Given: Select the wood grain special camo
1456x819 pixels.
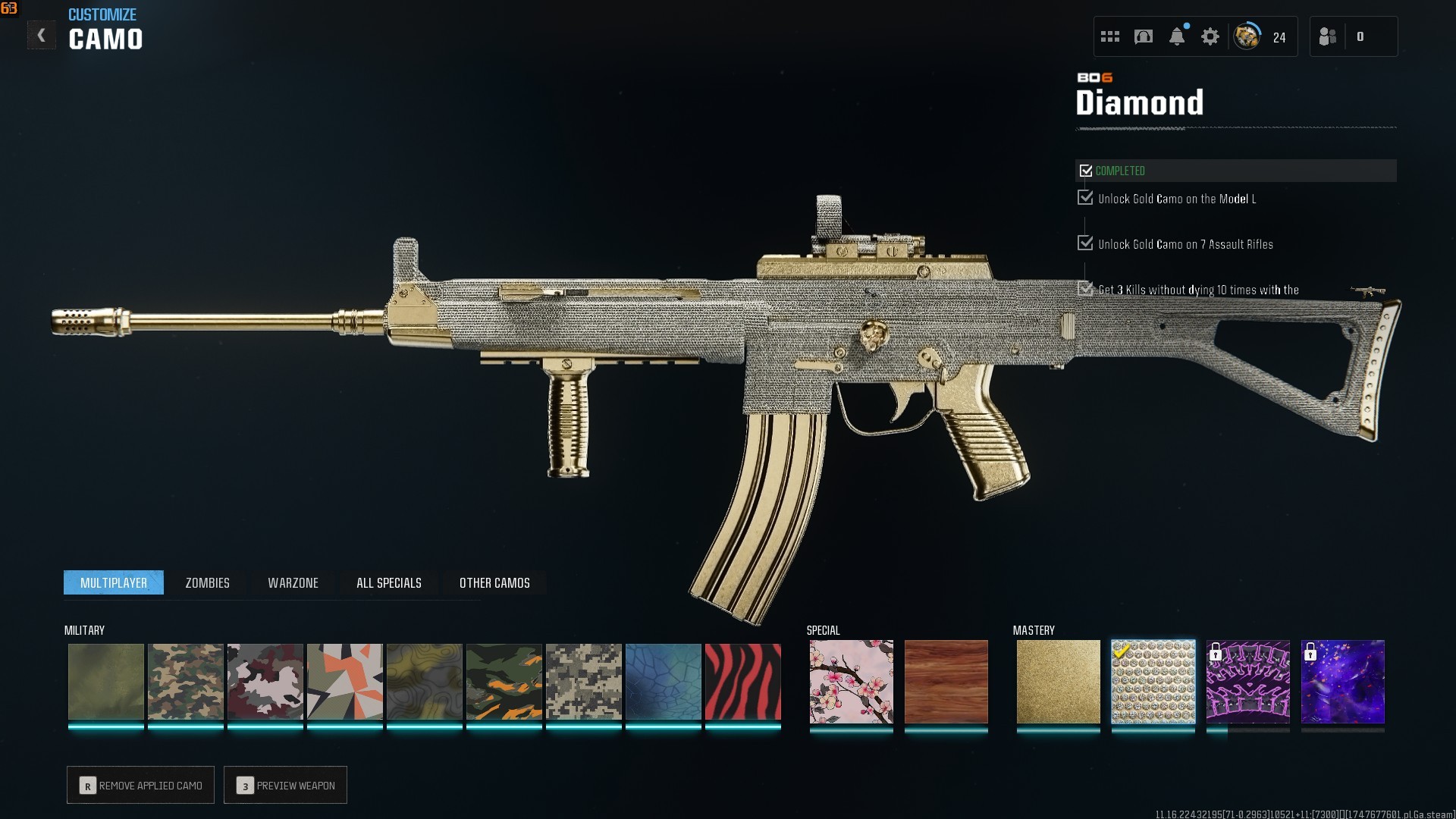Looking at the screenshot, I should click(946, 682).
